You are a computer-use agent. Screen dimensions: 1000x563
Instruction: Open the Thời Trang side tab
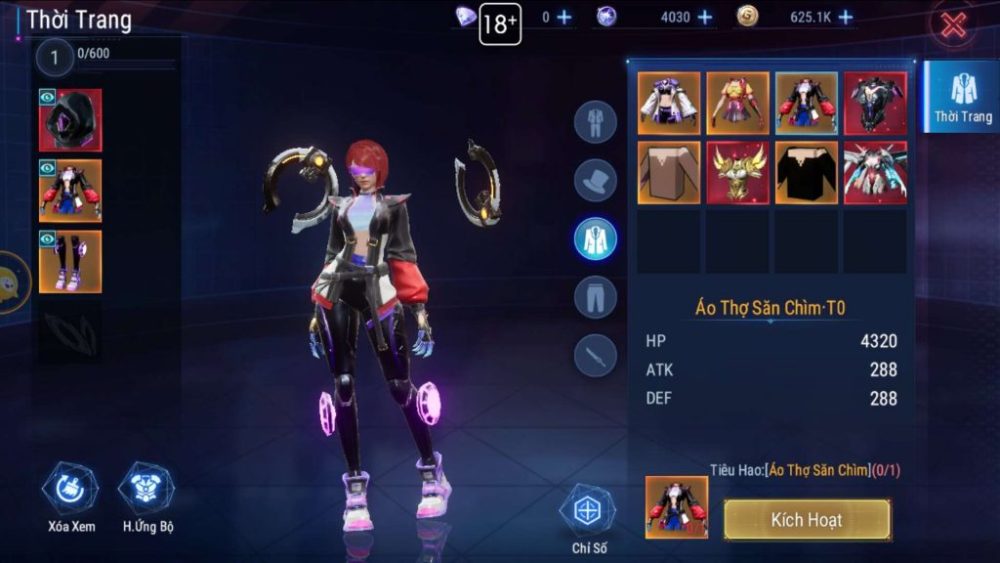962,97
